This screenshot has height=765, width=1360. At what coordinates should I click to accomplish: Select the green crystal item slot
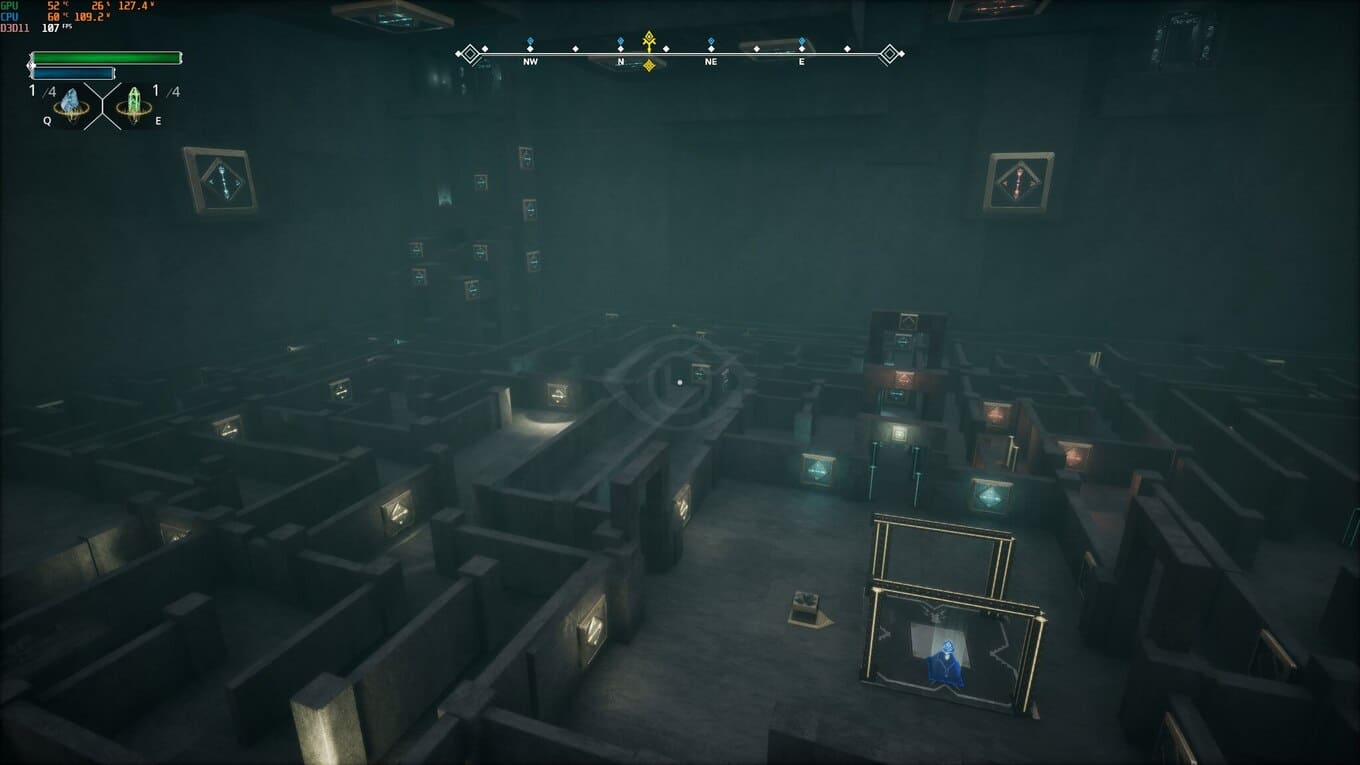pos(134,103)
